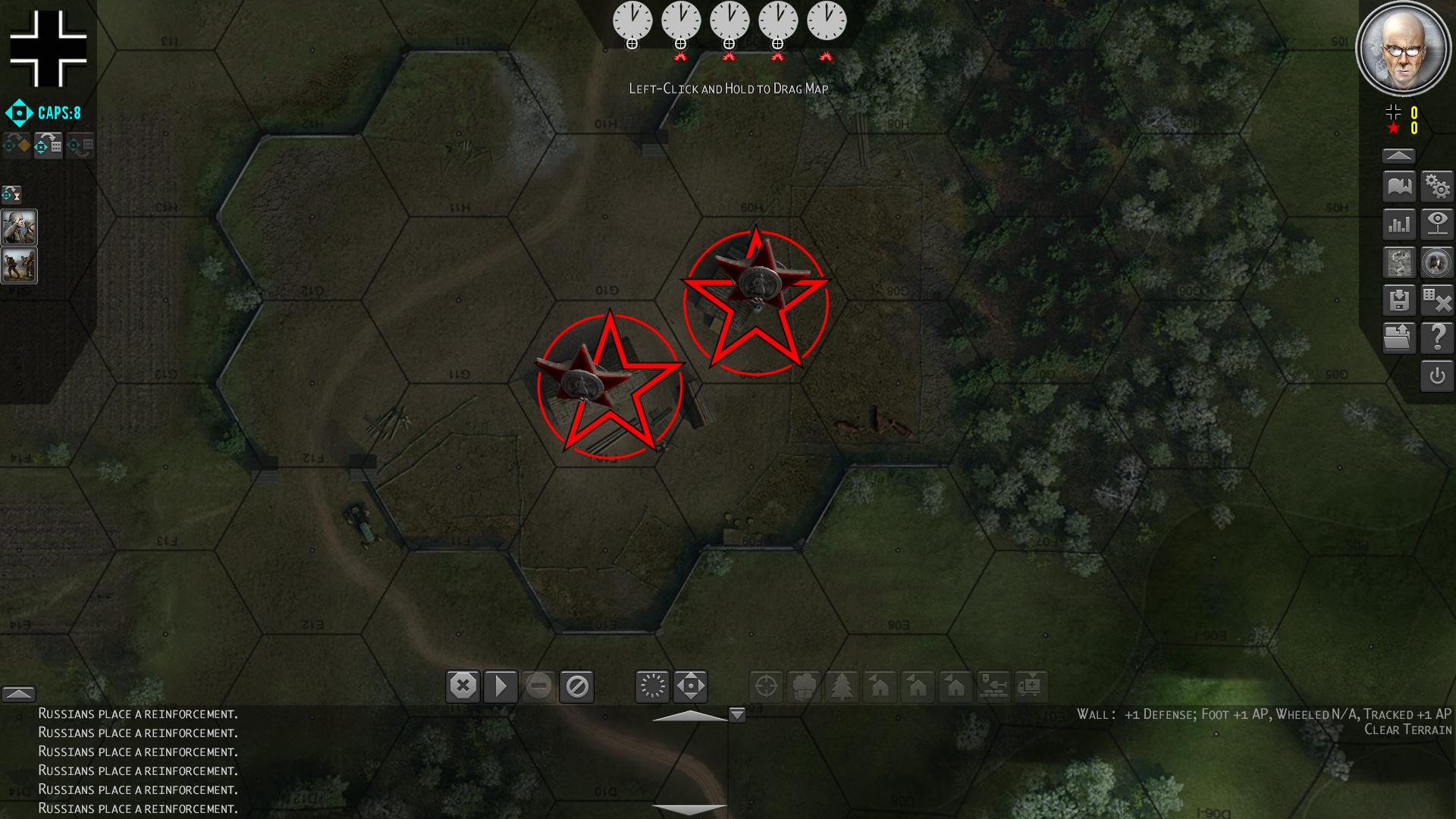Image resolution: width=1456 pixels, height=819 pixels.
Task: Open the game settings with the gears icon
Action: (1439, 185)
